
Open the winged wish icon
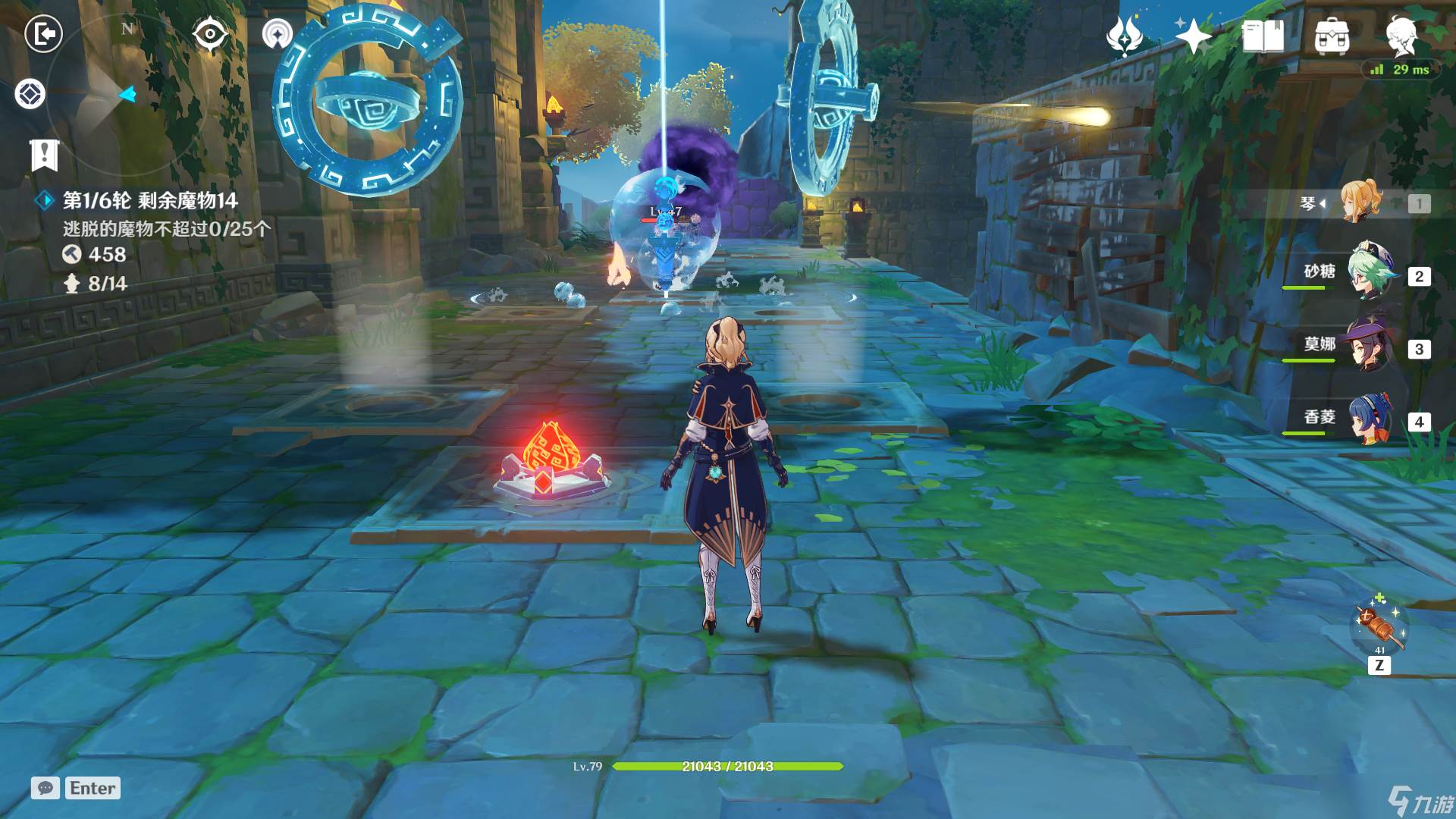pos(1125,36)
